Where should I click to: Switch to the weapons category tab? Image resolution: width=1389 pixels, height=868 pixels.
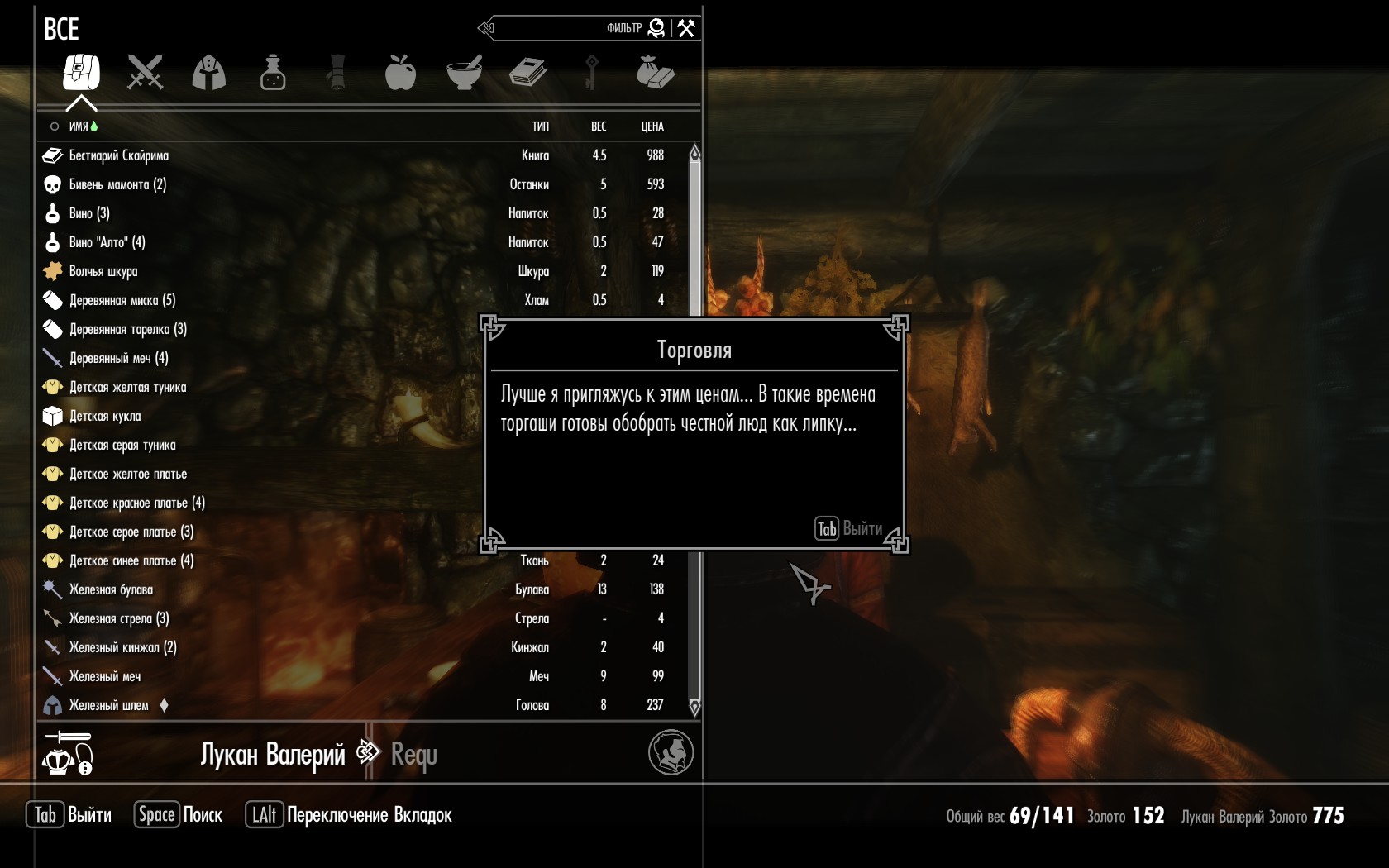point(146,73)
